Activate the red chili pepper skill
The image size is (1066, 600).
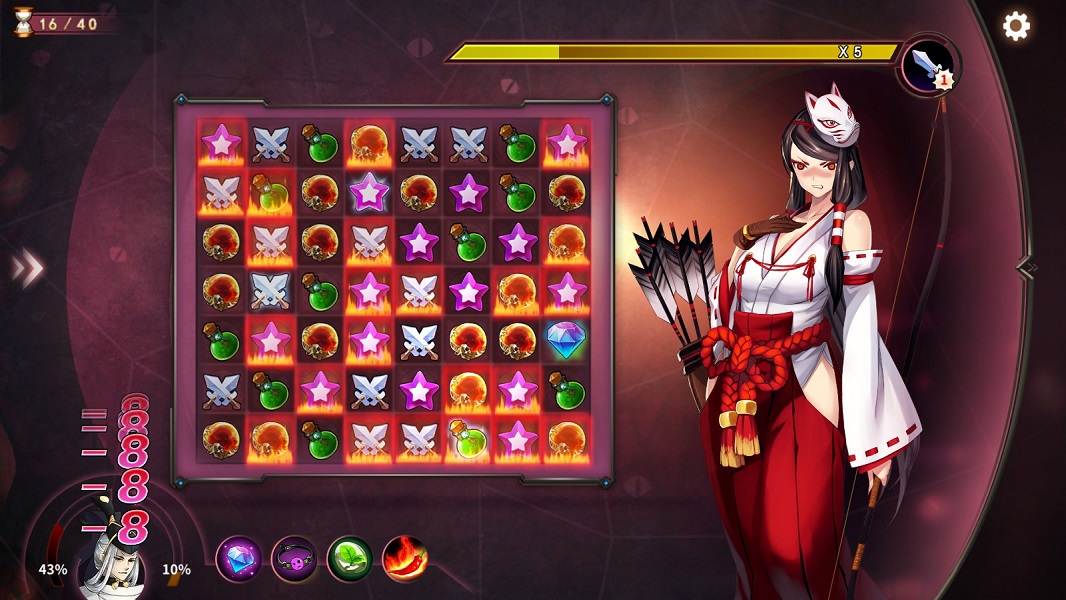tap(405, 559)
